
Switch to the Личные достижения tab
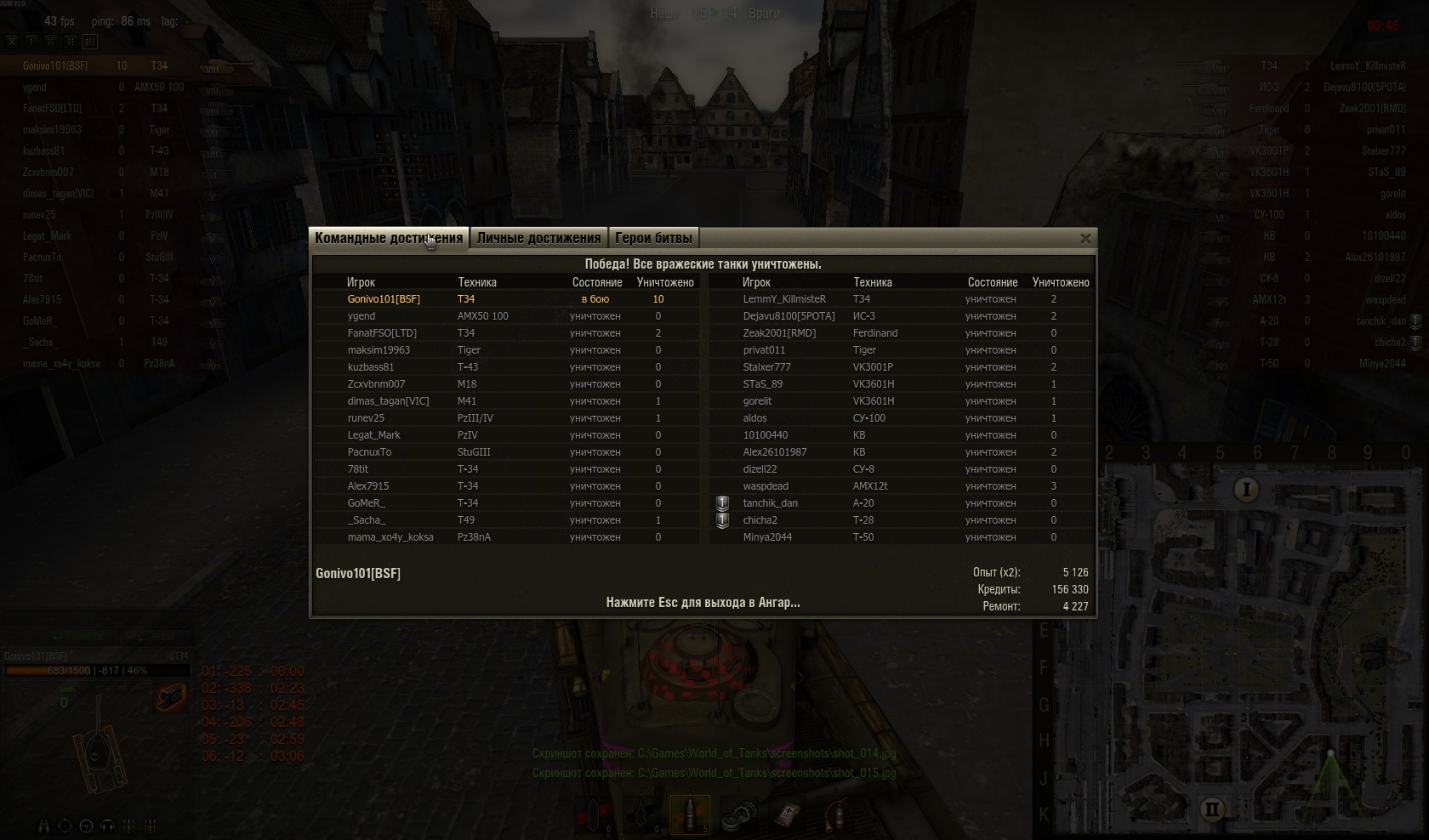tap(538, 238)
